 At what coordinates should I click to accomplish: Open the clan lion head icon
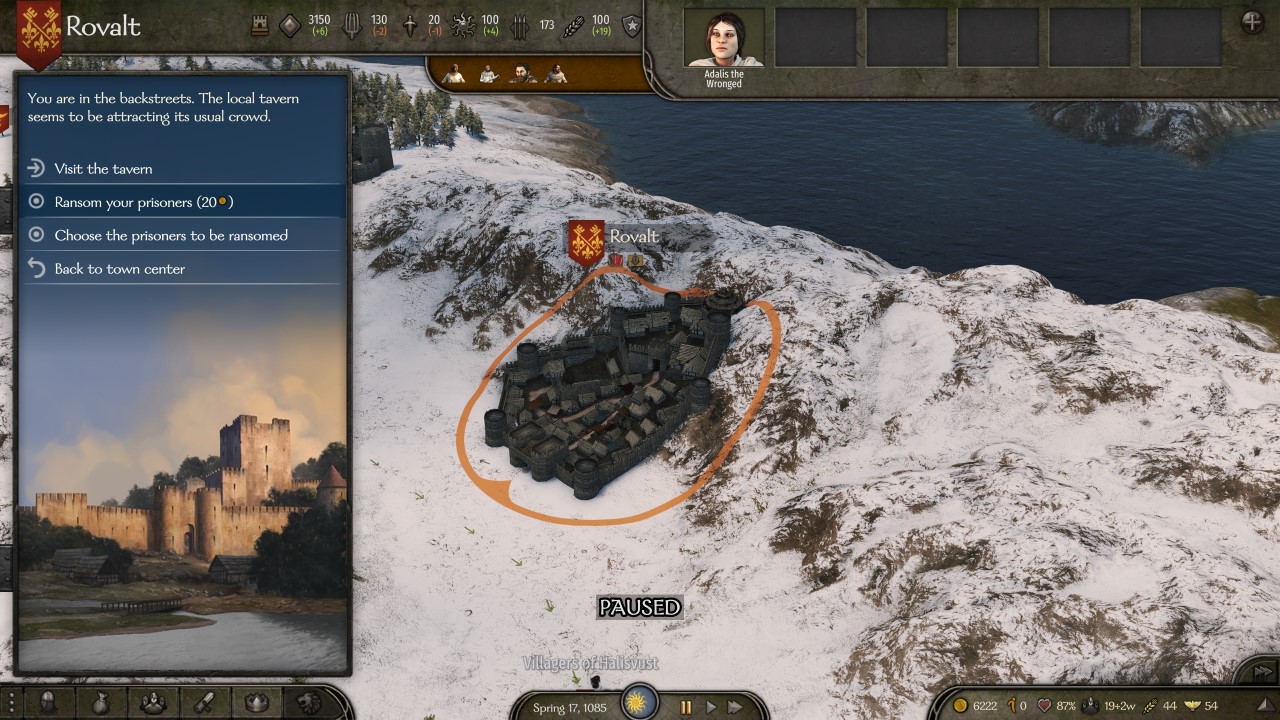tap(308, 703)
